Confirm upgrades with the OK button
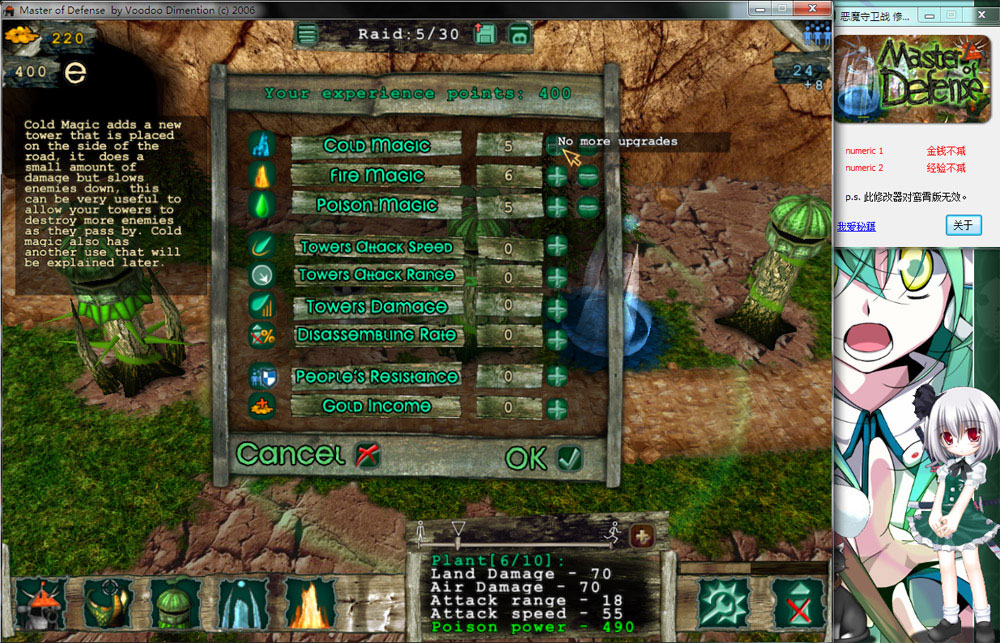 (544, 458)
